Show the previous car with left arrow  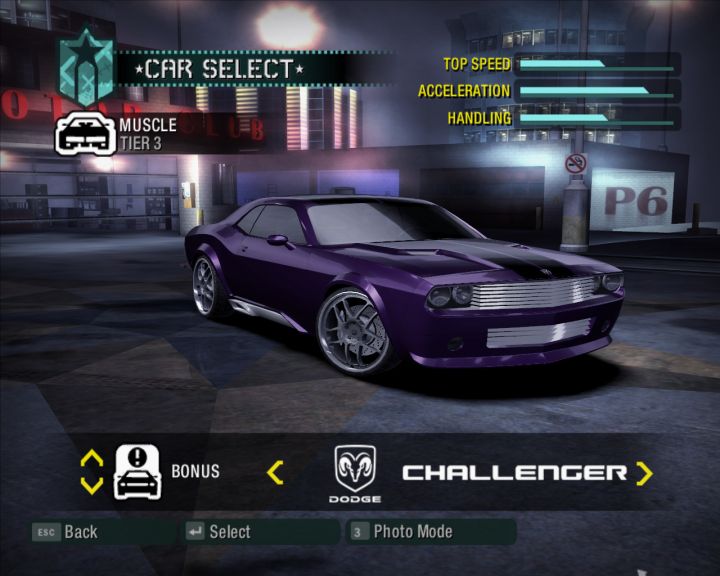[275, 472]
